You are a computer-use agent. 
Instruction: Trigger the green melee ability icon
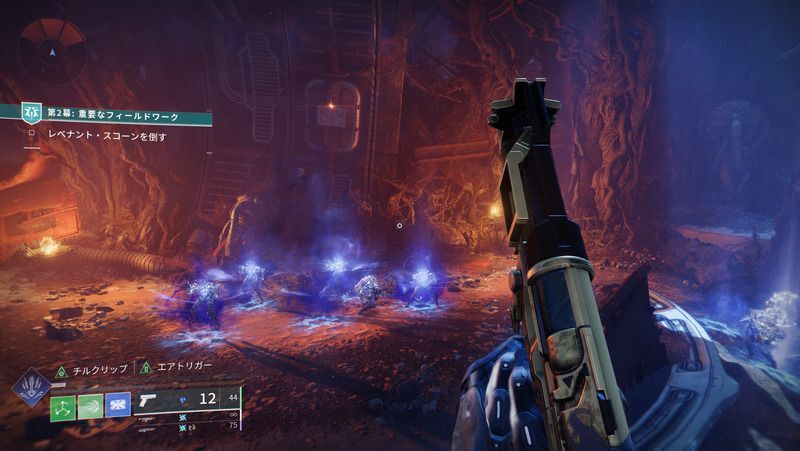click(x=90, y=405)
